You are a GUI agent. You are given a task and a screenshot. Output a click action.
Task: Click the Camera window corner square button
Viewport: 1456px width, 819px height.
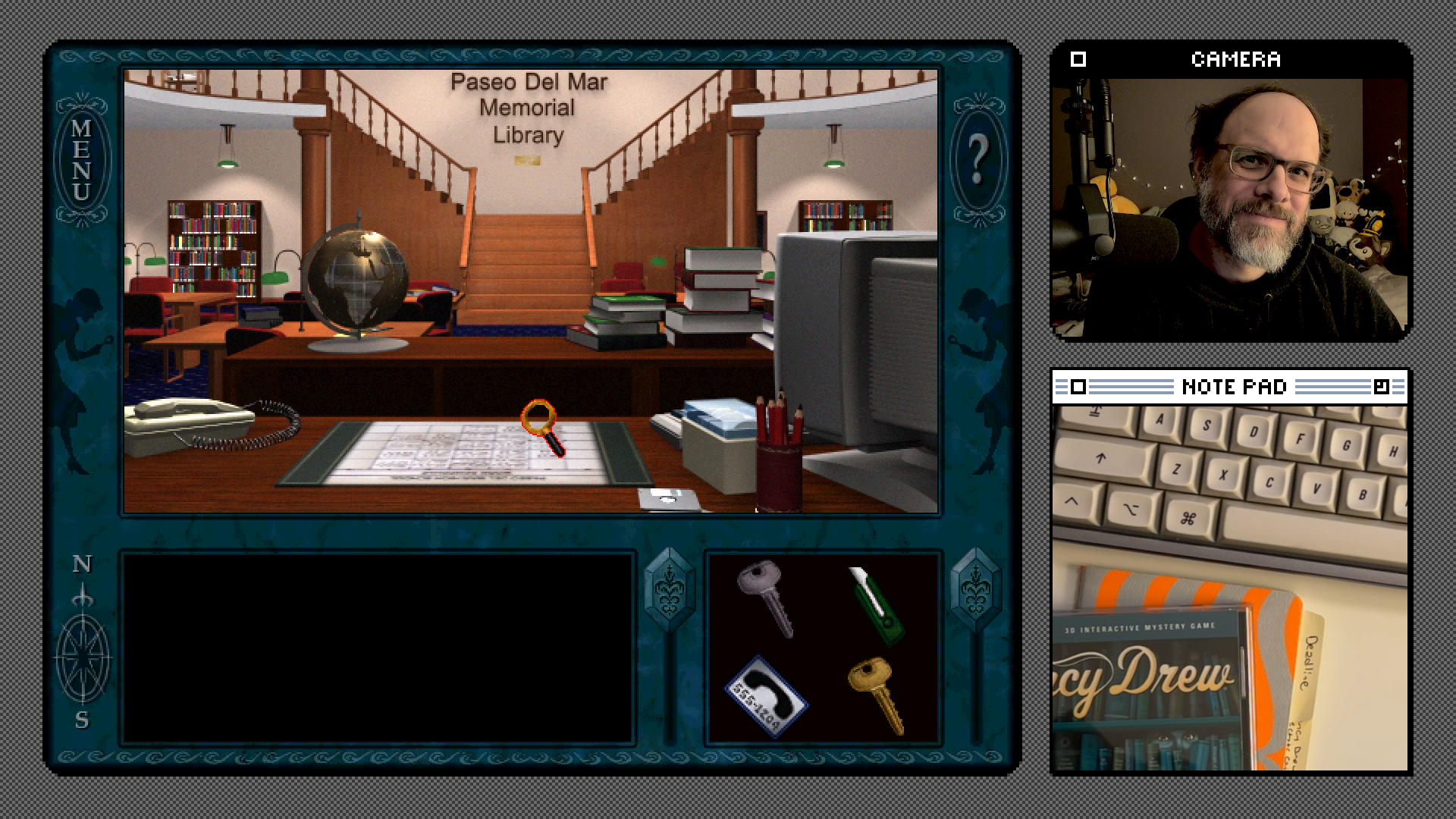[1078, 59]
